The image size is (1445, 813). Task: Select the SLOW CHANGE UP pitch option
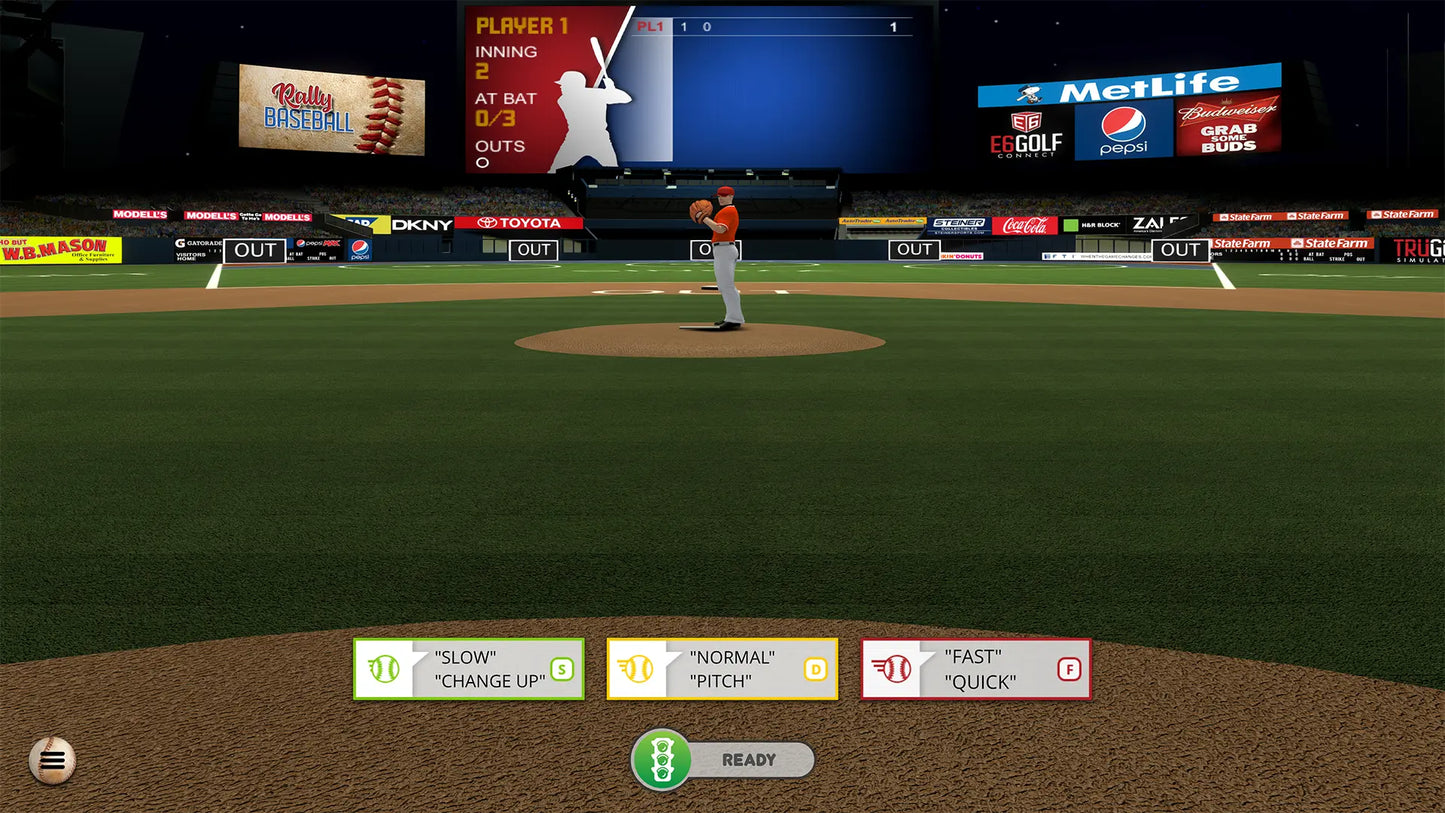468,669
